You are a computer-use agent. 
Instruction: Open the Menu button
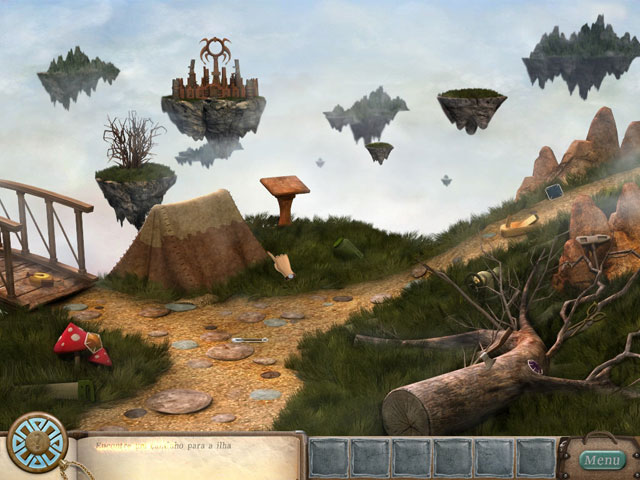point(603,460)
